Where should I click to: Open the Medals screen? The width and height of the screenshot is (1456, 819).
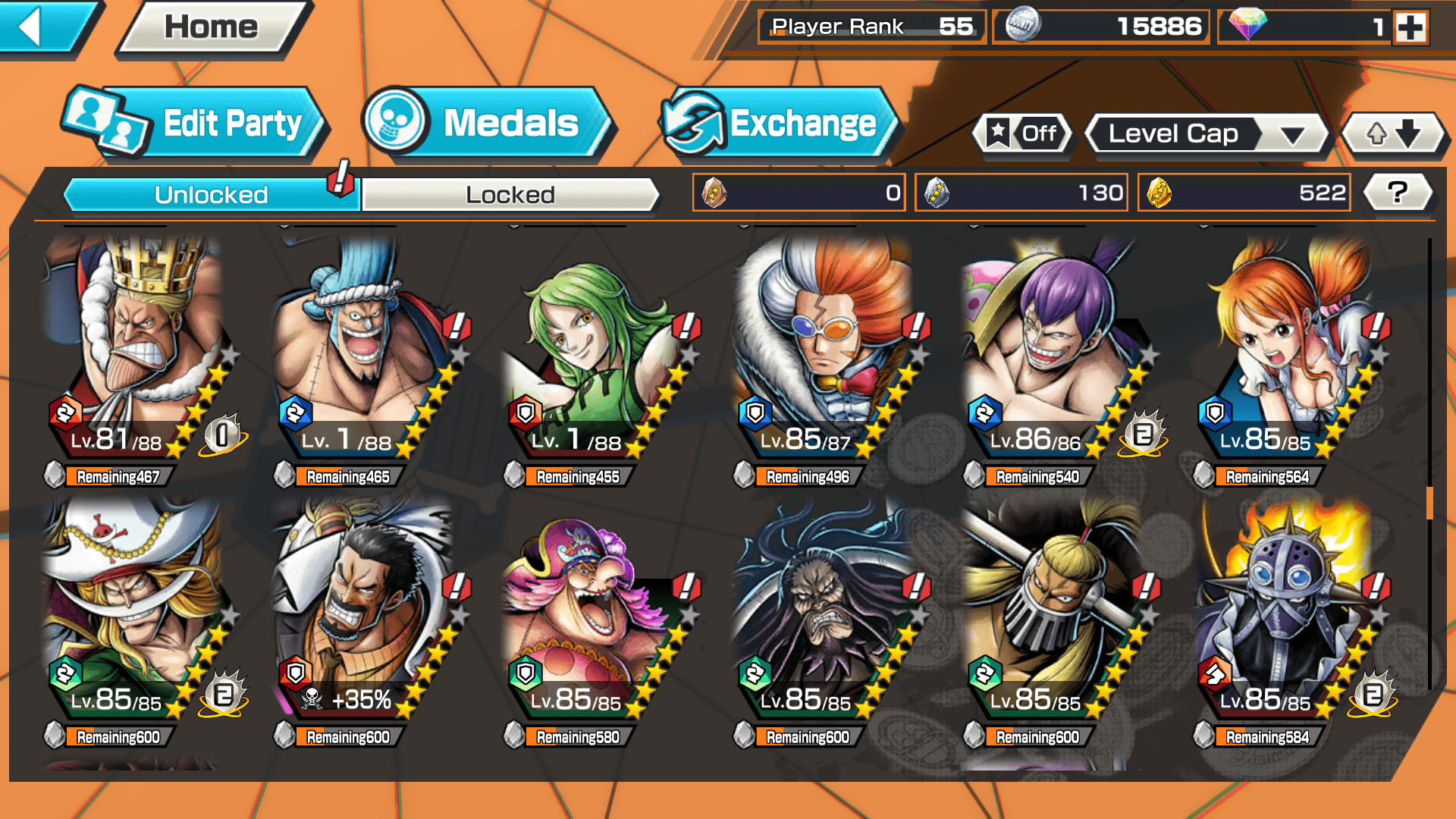(486, 123)
